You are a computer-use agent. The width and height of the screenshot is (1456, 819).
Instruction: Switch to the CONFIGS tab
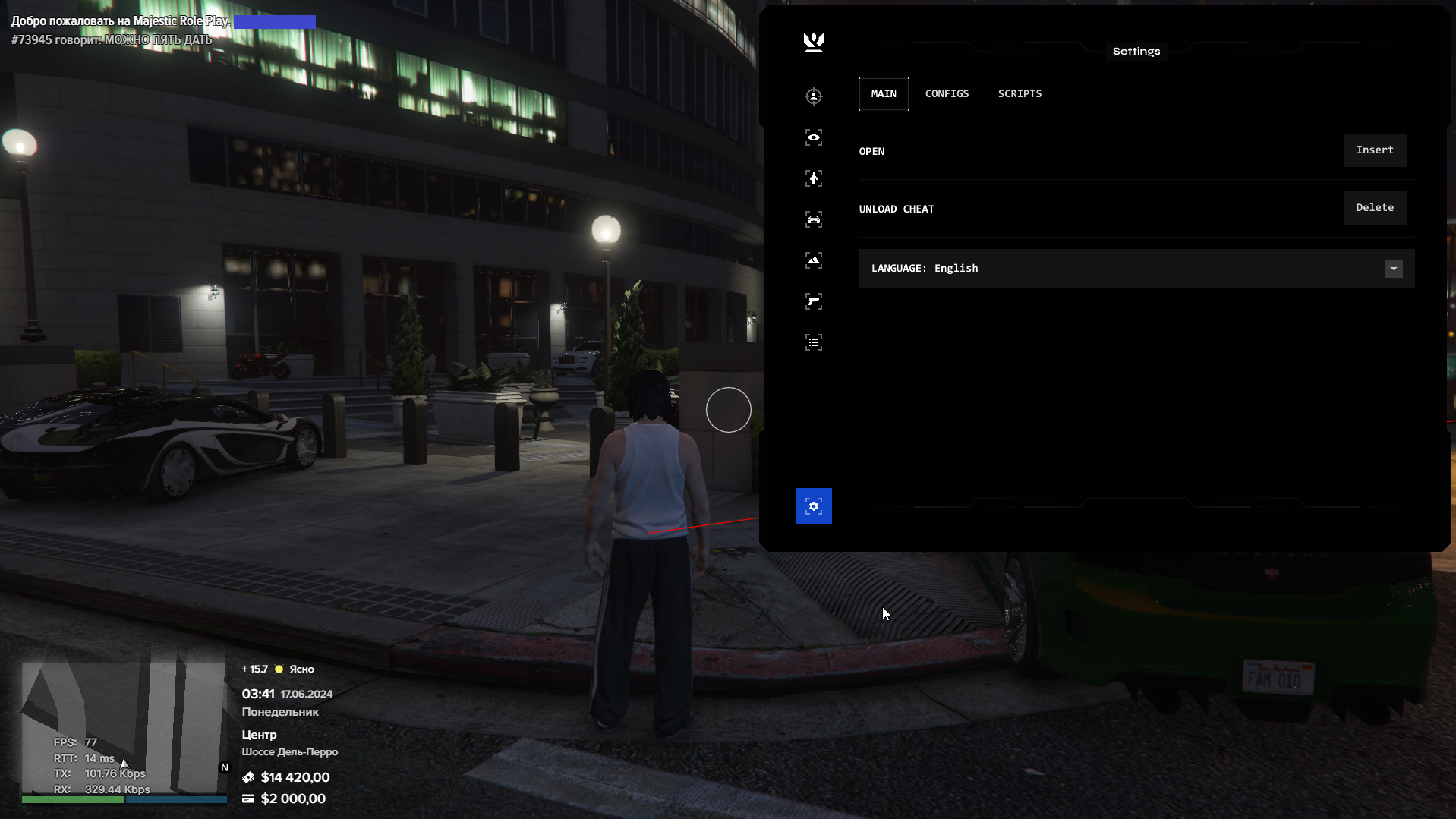tap(947, 94)
